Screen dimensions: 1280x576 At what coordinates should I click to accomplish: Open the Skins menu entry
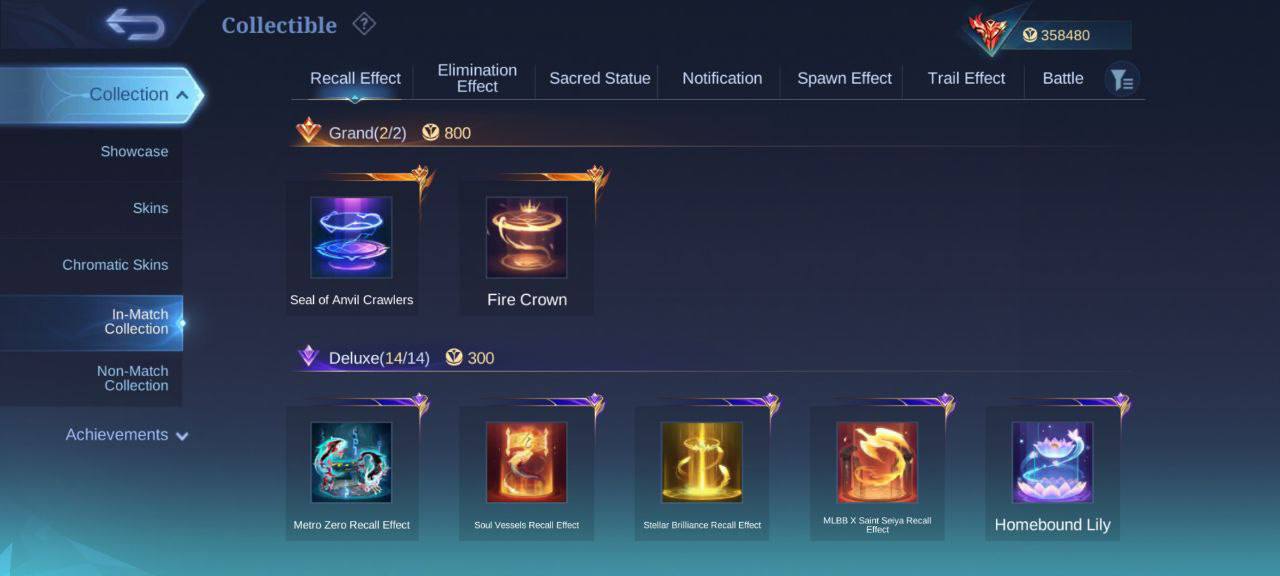150,208
